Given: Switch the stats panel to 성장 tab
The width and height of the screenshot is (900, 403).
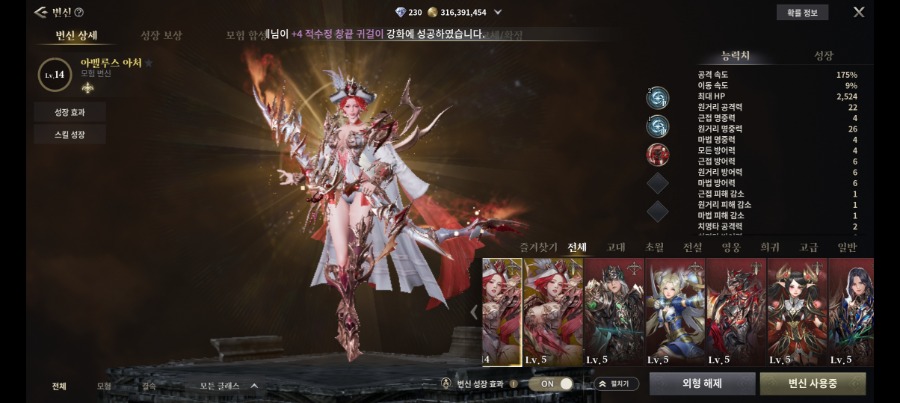Looking at the screenshot, I should 823,56.
